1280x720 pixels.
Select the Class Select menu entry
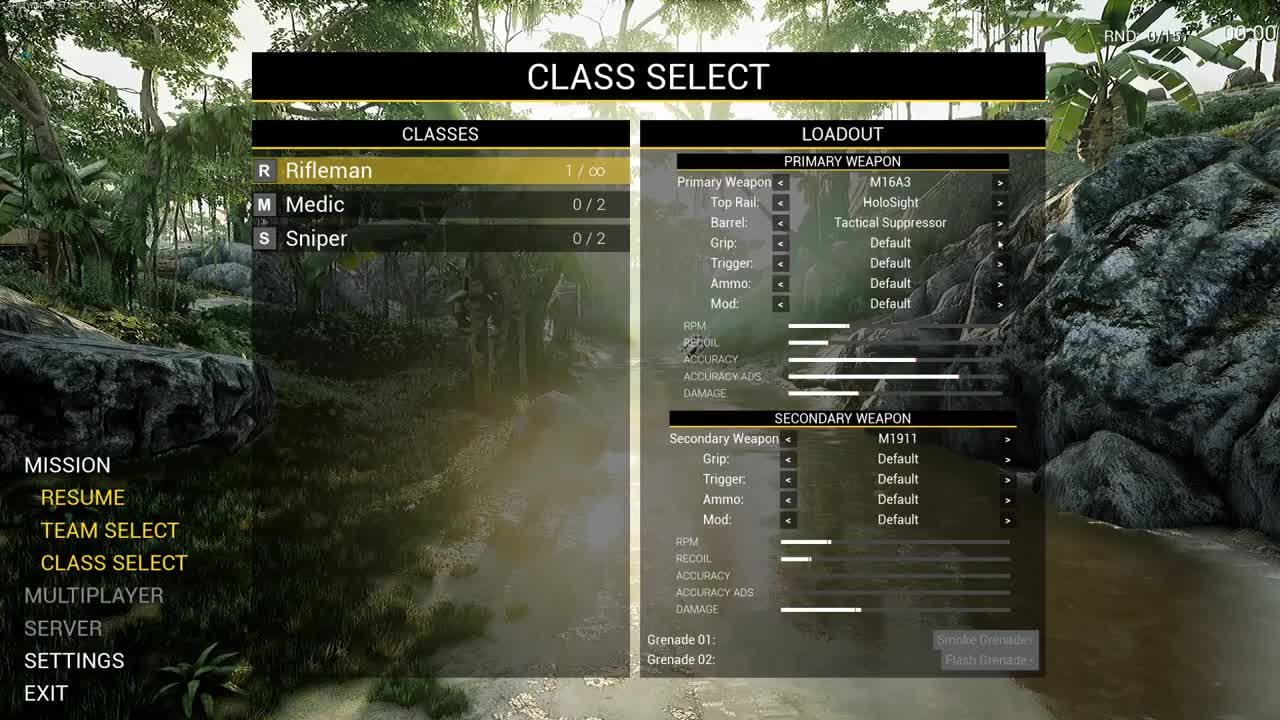pos(114,563)
